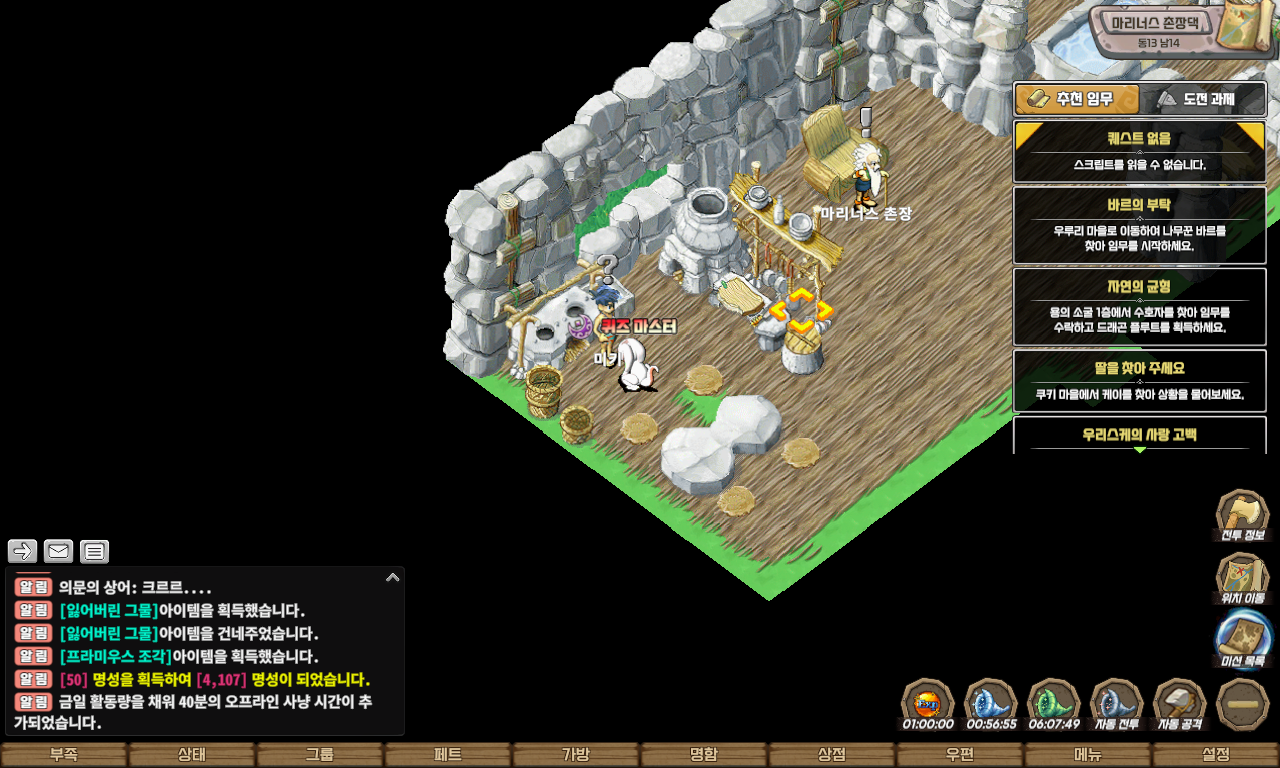Open the 미션 목록 scroll icon
The height and width of the screenshot is (768, 1280).
(x=1242, y=641)
